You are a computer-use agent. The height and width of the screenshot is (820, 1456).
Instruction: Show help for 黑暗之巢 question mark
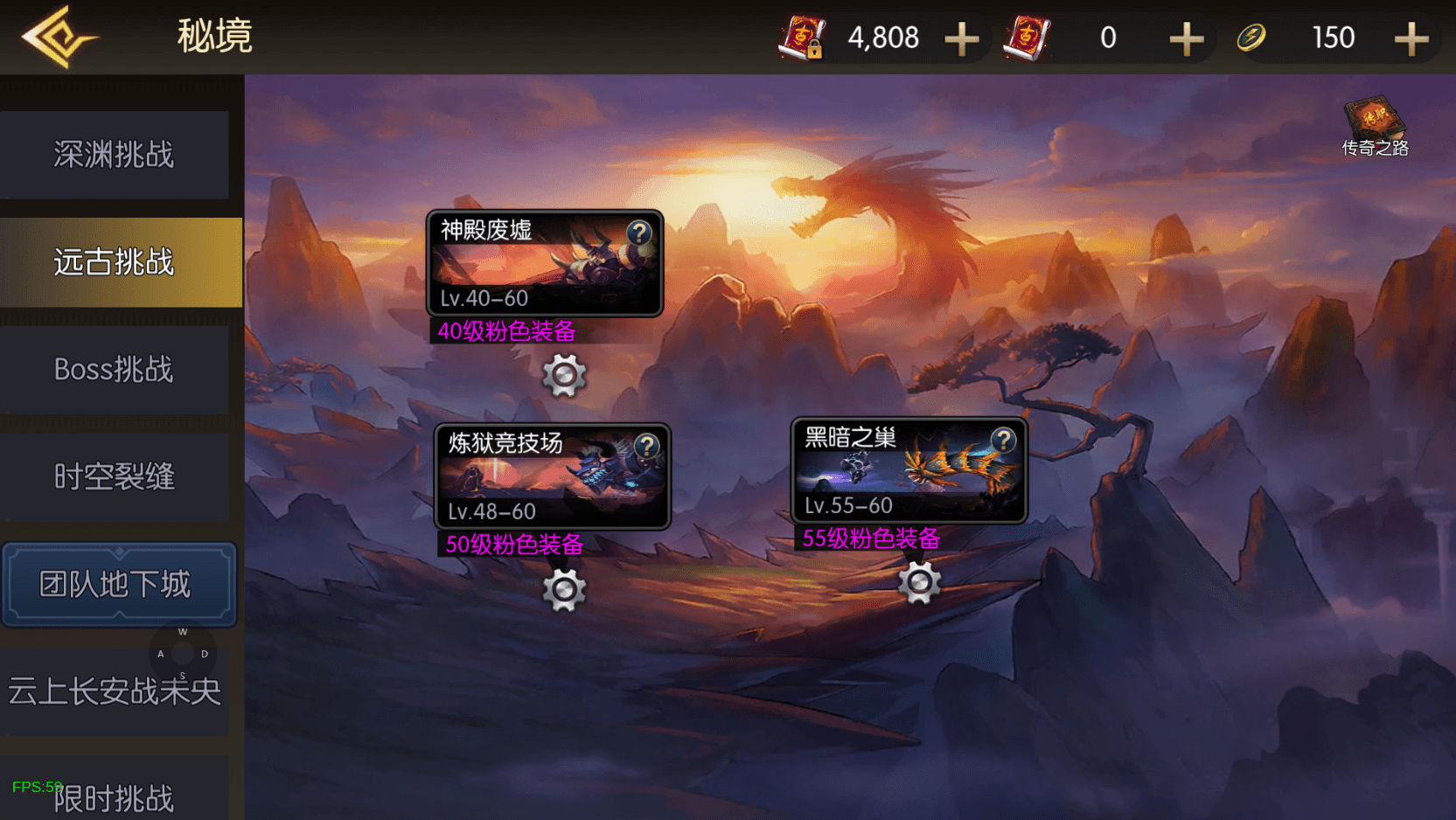(x=1003, y=439)
